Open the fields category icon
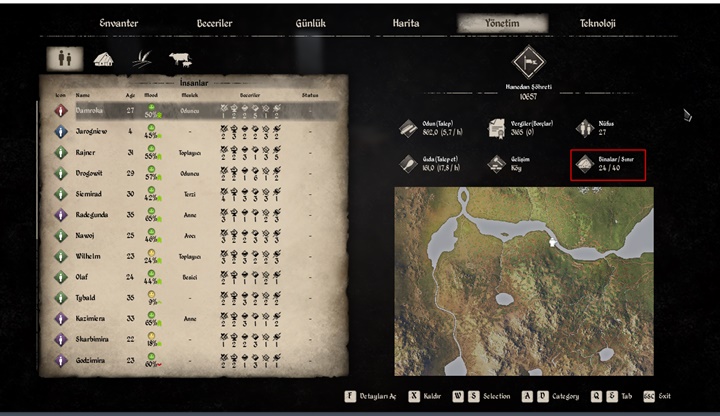720x416 pixels. tap(141, 59)
